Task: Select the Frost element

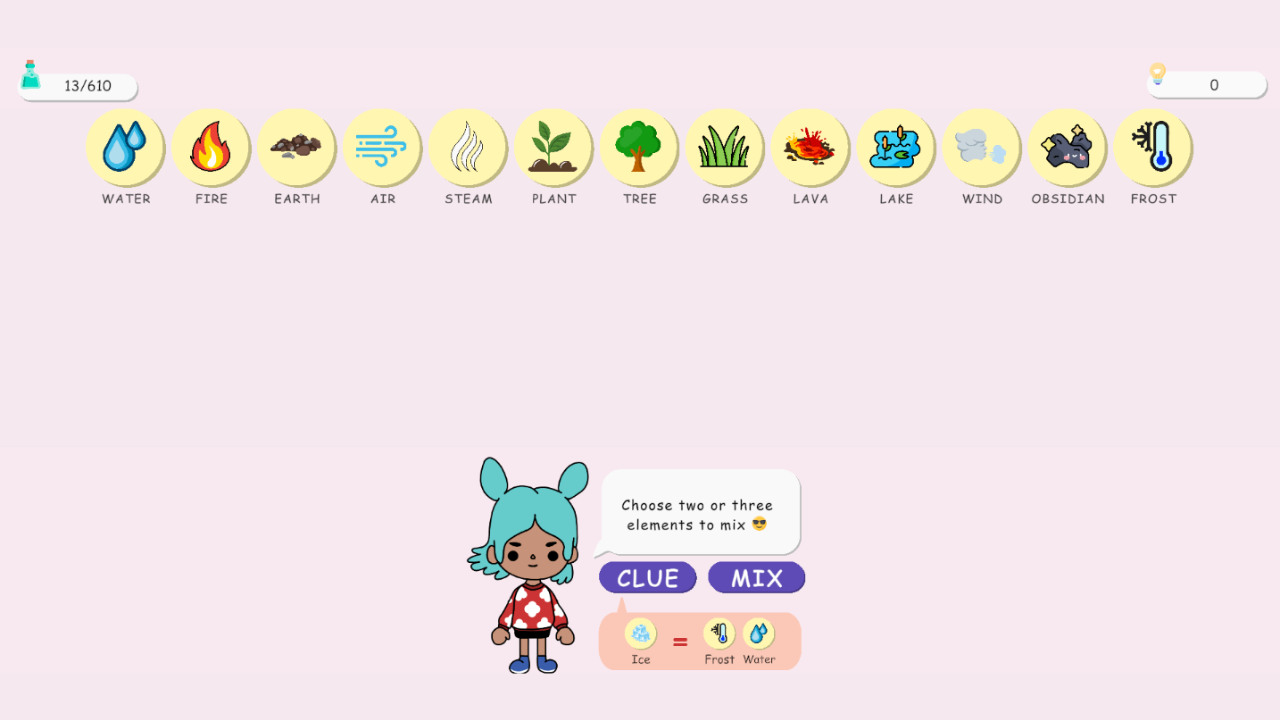Action: (x=1153, y=148)
